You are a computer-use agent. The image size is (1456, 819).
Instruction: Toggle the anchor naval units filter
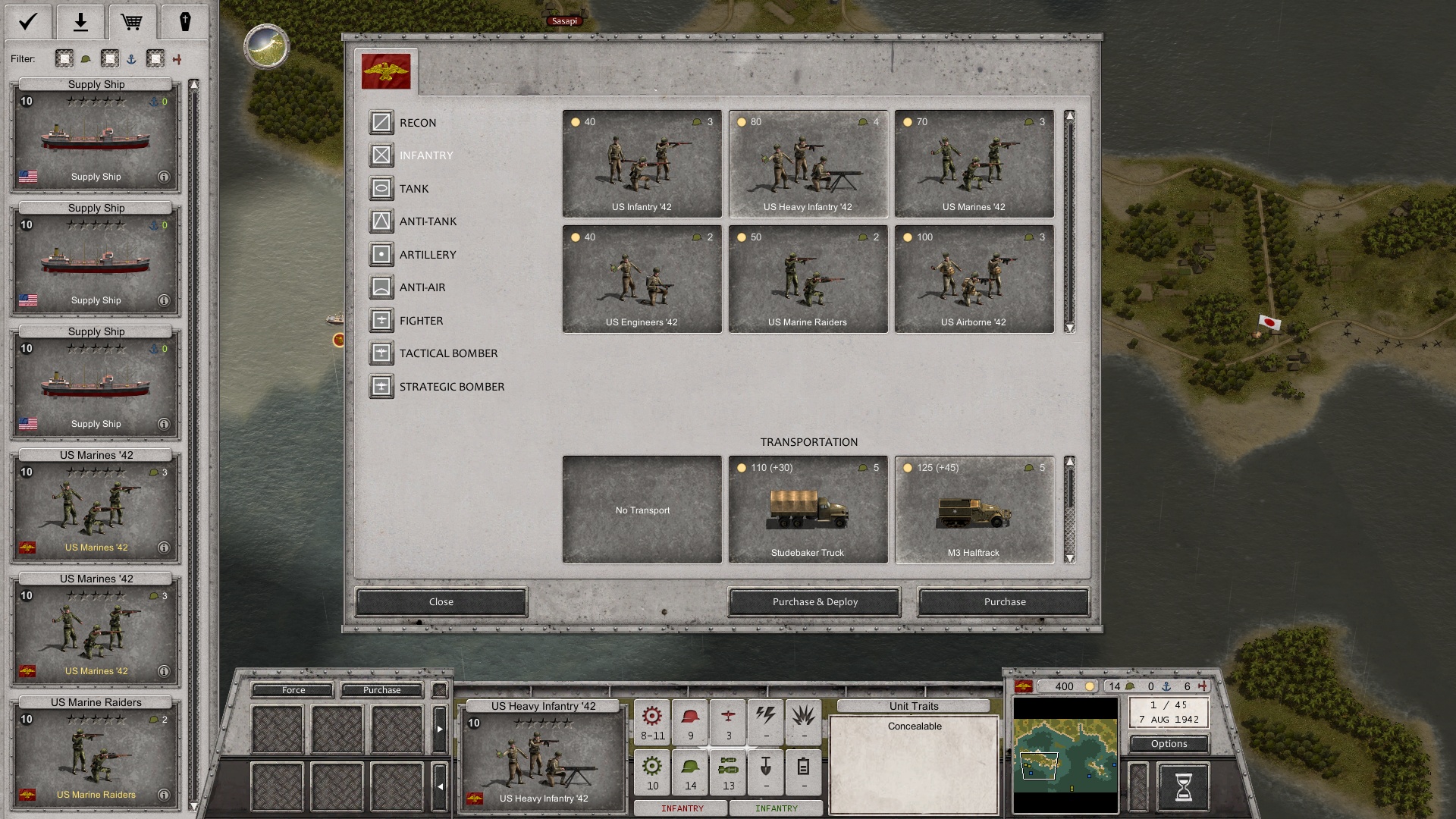coord(111,58)
